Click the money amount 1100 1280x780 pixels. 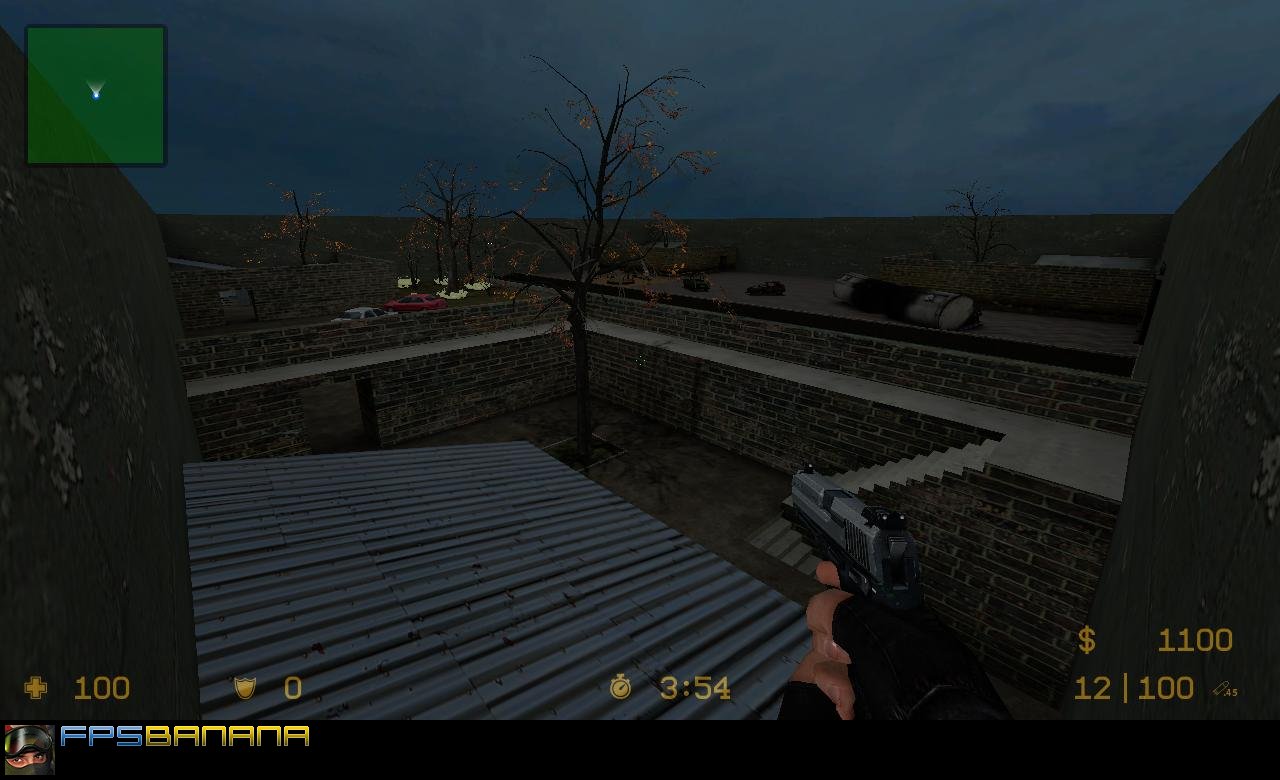(1197, 640)
